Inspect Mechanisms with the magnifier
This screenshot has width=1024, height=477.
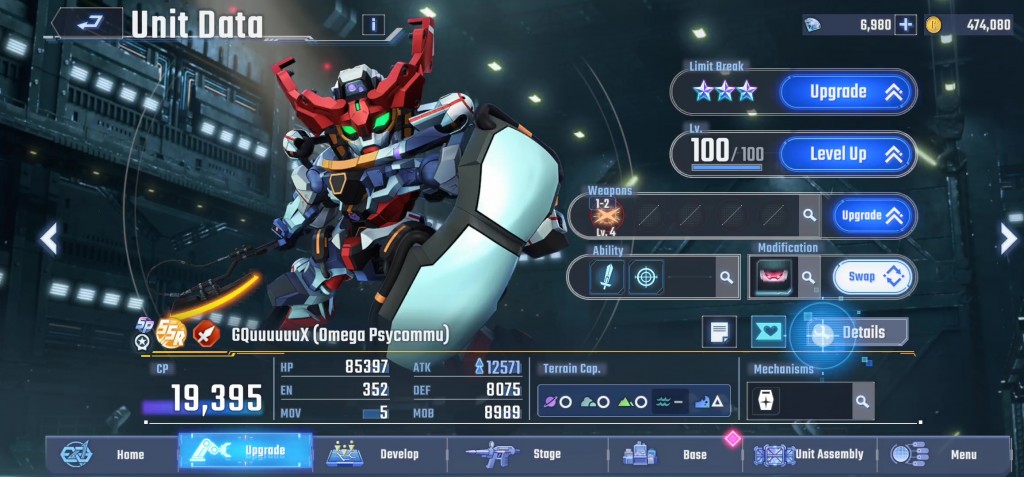(x=861, y=401)
